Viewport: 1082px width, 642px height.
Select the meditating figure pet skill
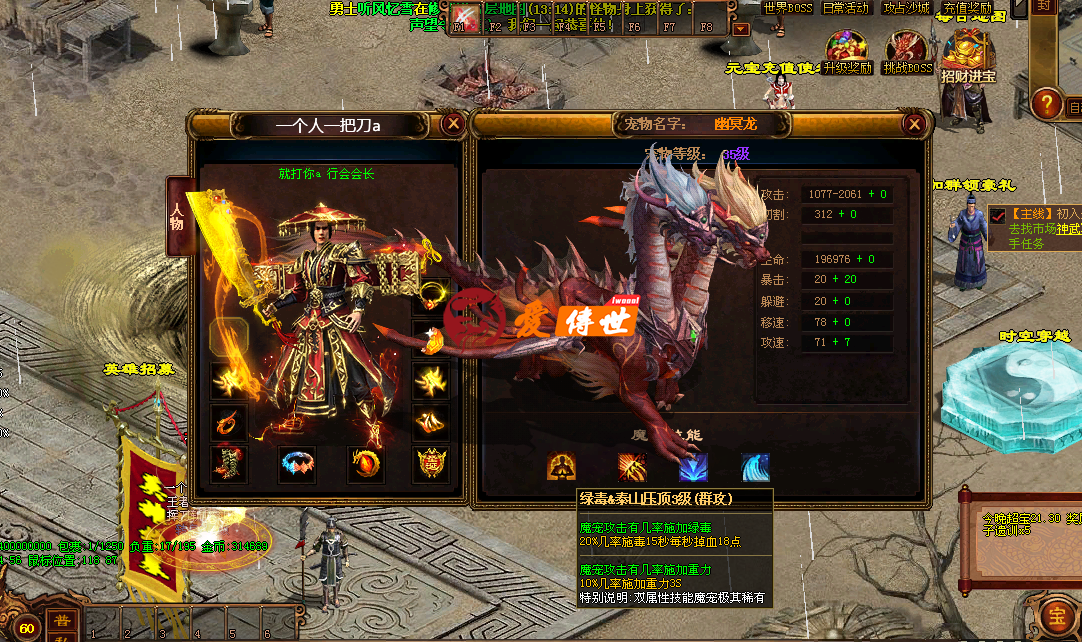(561, 467)
